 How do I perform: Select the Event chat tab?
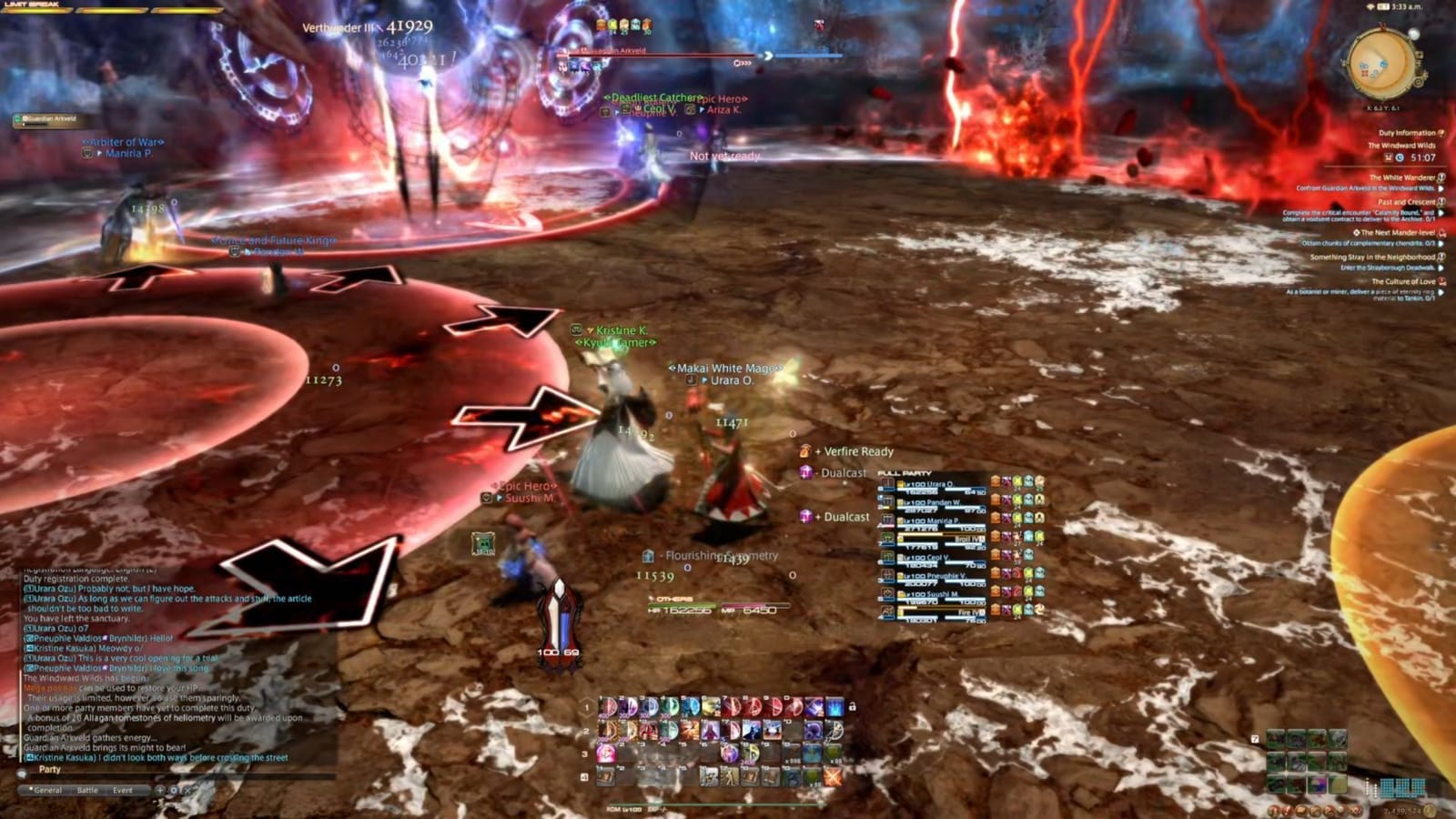[x=123, y=790]
